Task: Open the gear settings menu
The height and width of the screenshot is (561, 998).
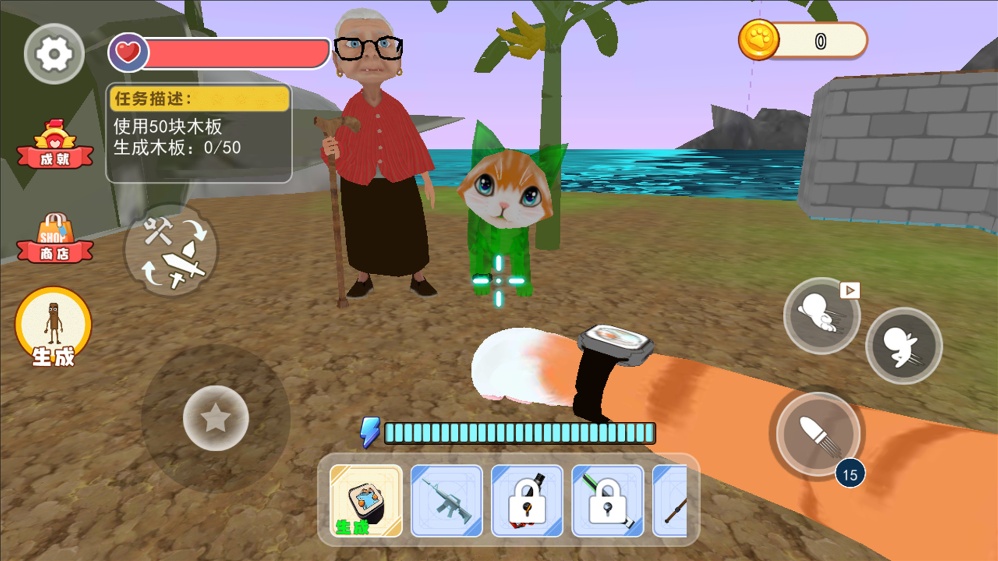Action: coord(54,53)
